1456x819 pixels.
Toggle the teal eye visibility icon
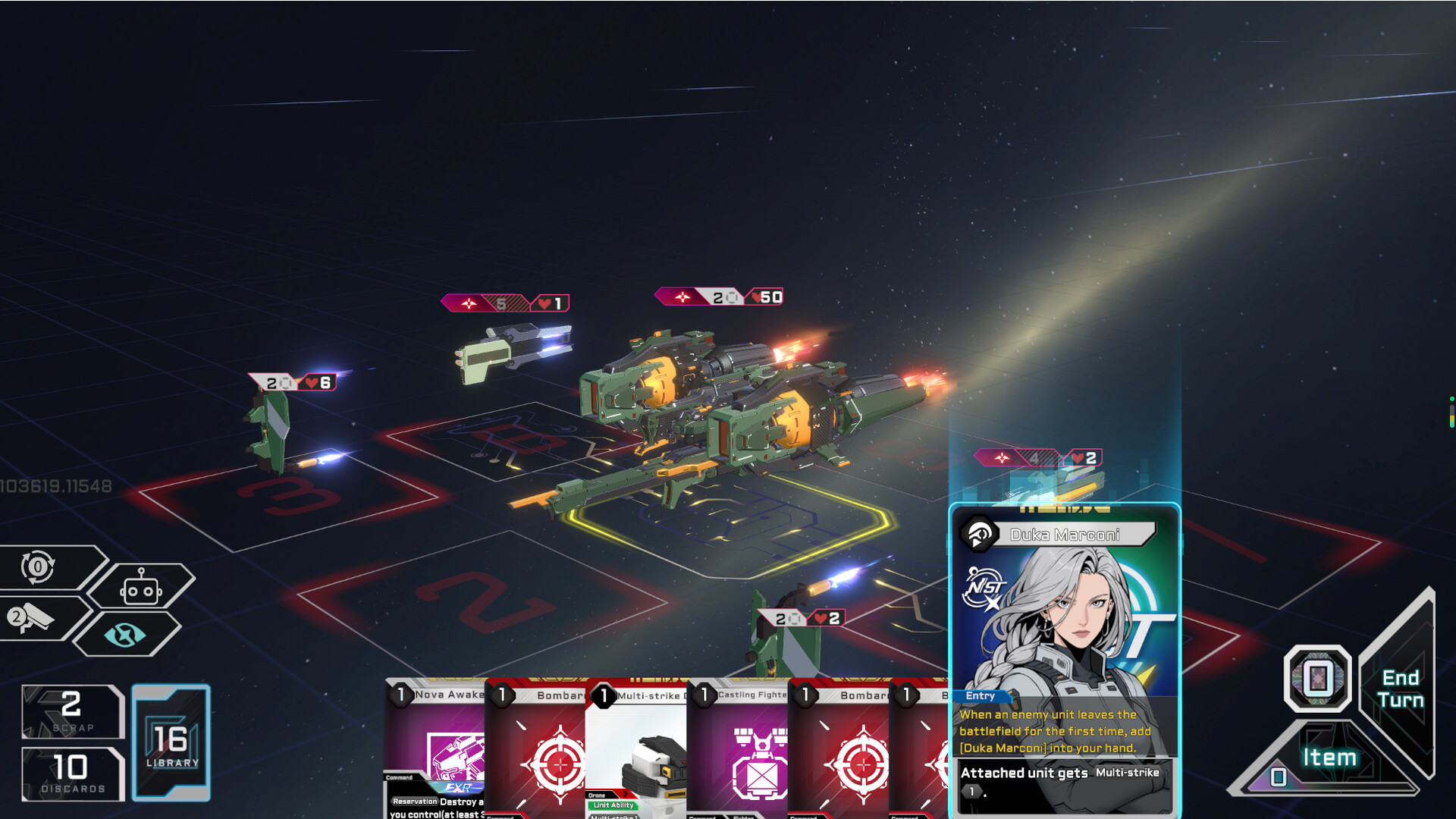click(x=125, y=635)
